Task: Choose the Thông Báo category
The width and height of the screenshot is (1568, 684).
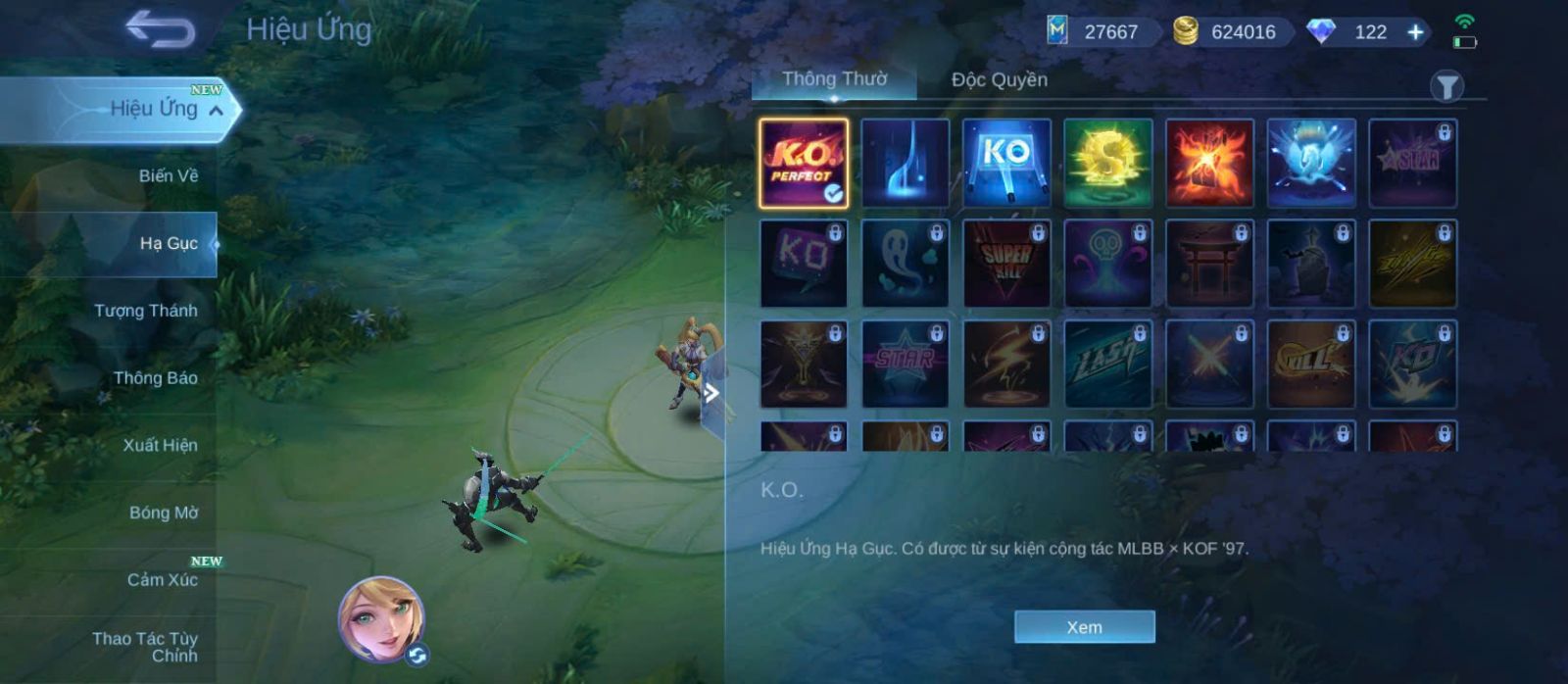Action: (x=155, y=378)
